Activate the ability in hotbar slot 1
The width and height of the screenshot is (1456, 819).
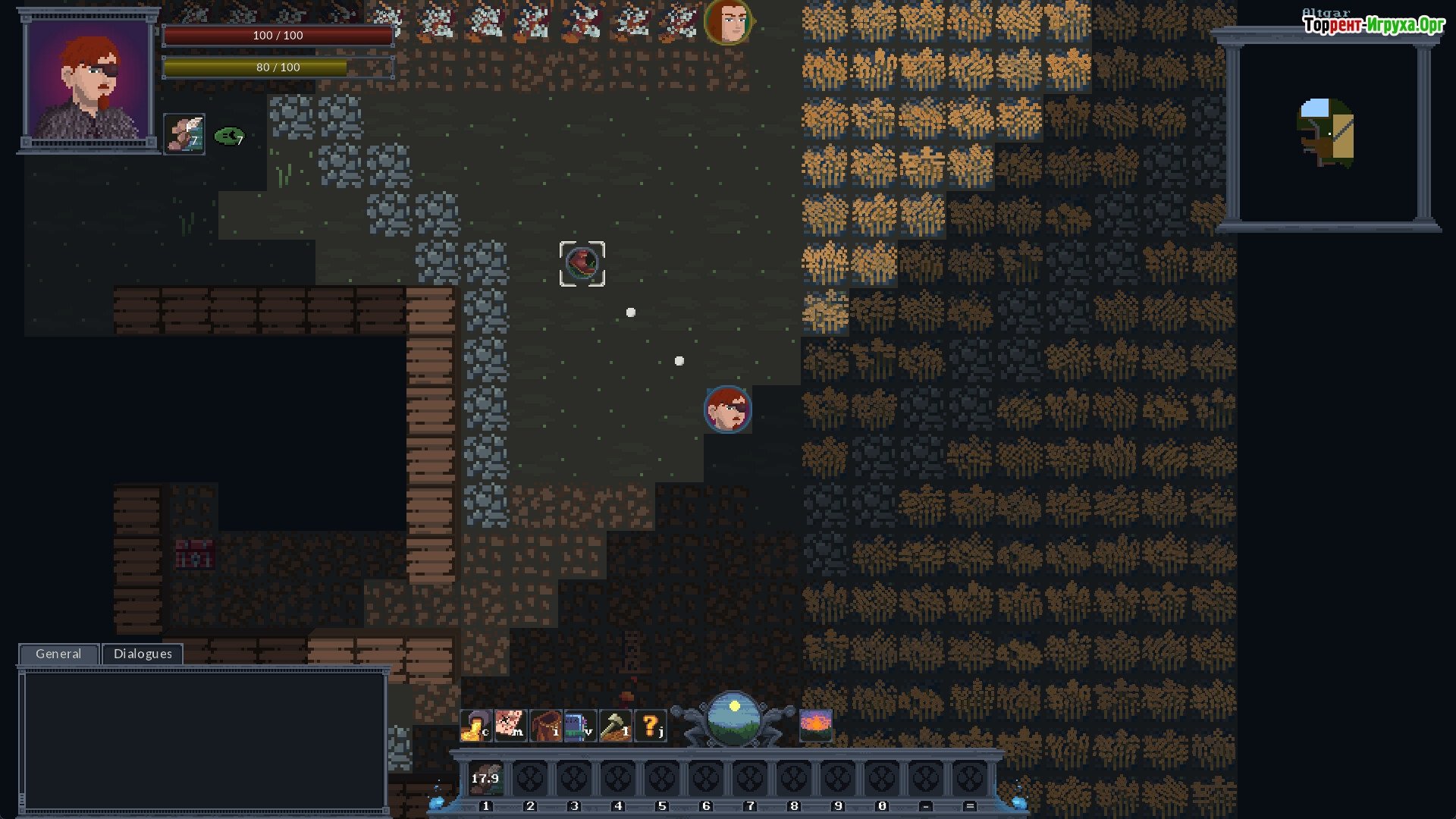(x=486, y=779)
